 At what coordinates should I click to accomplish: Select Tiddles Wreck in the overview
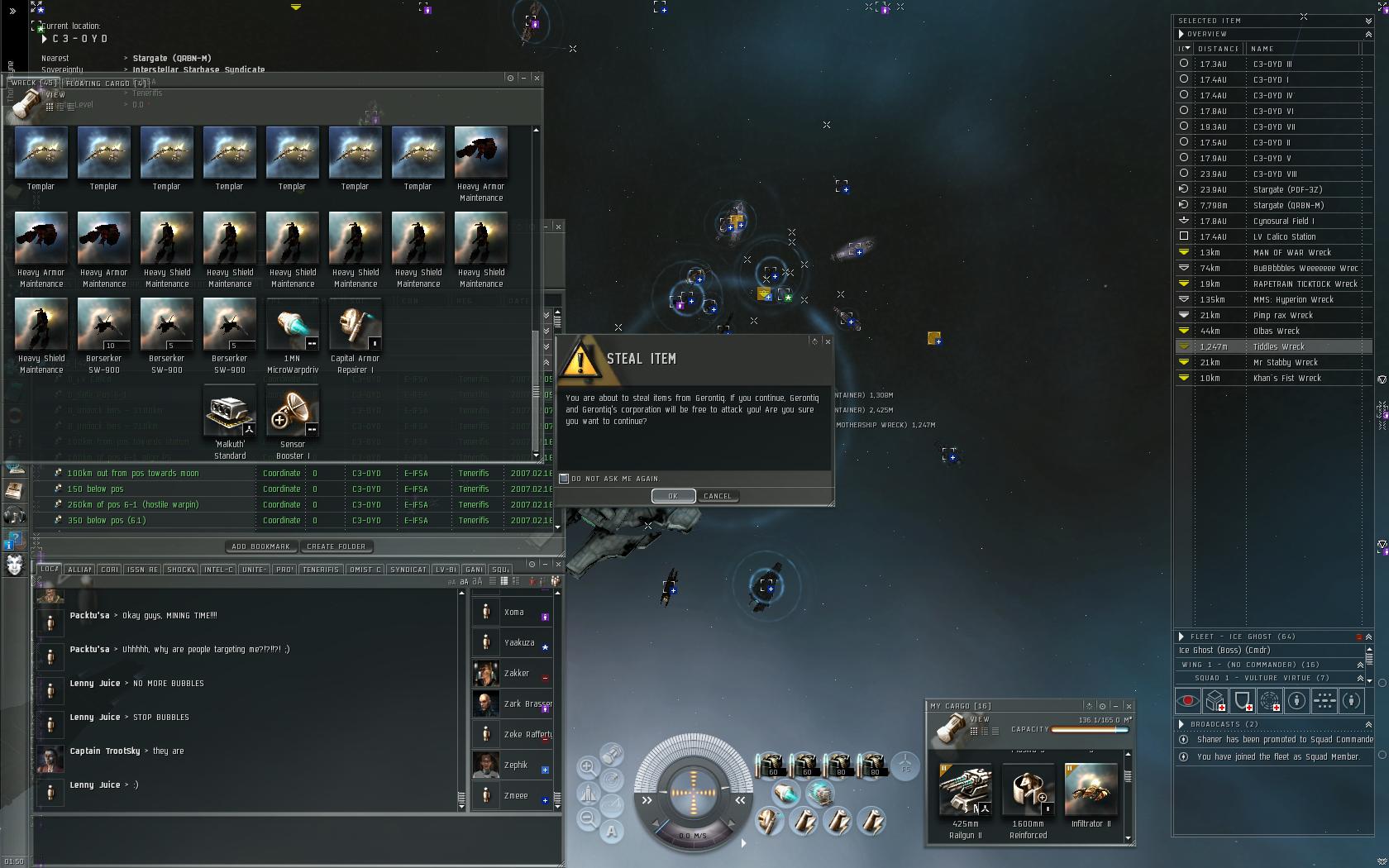(1278, 347)
